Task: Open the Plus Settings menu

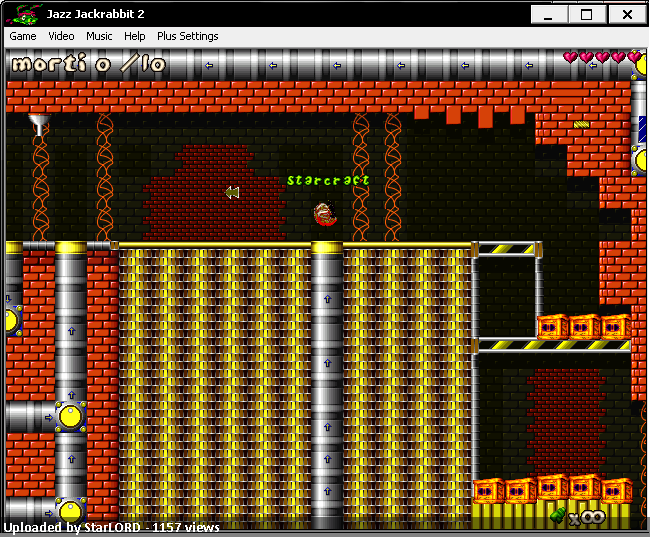Action: click(x=187, y=36)
